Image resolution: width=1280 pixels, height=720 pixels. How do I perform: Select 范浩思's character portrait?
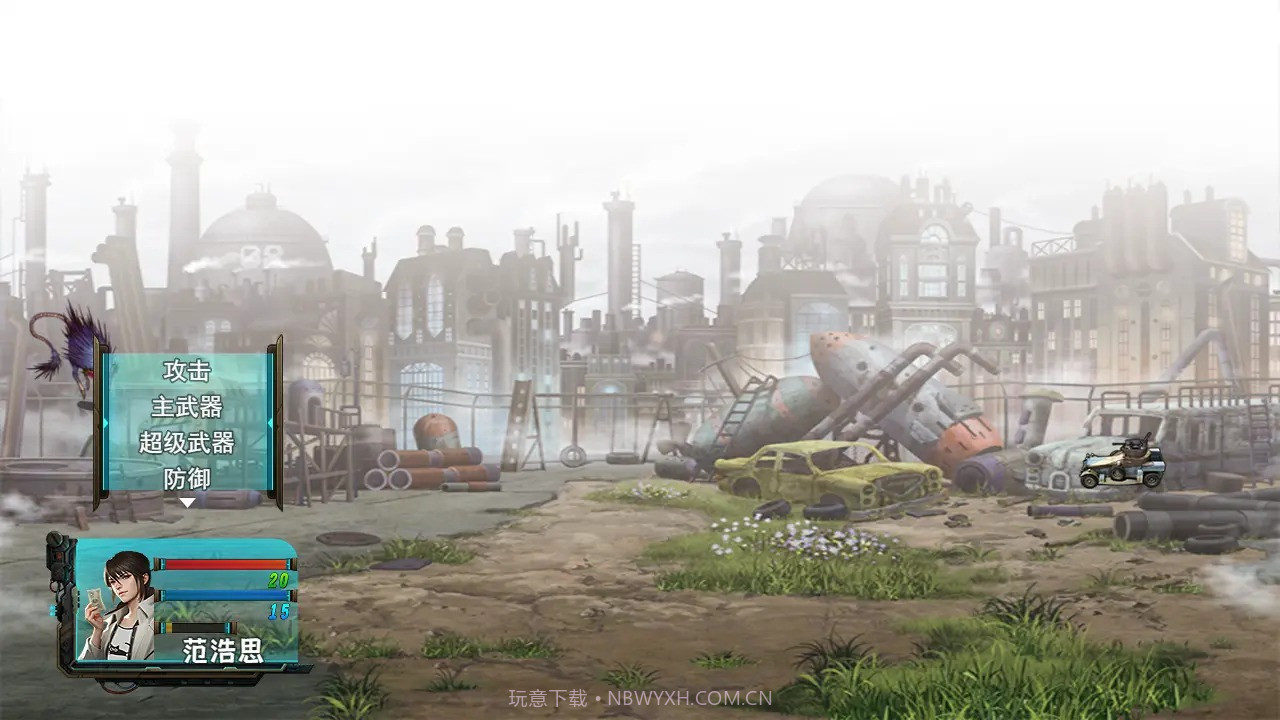pyautogui.click(x=116, y=604)
